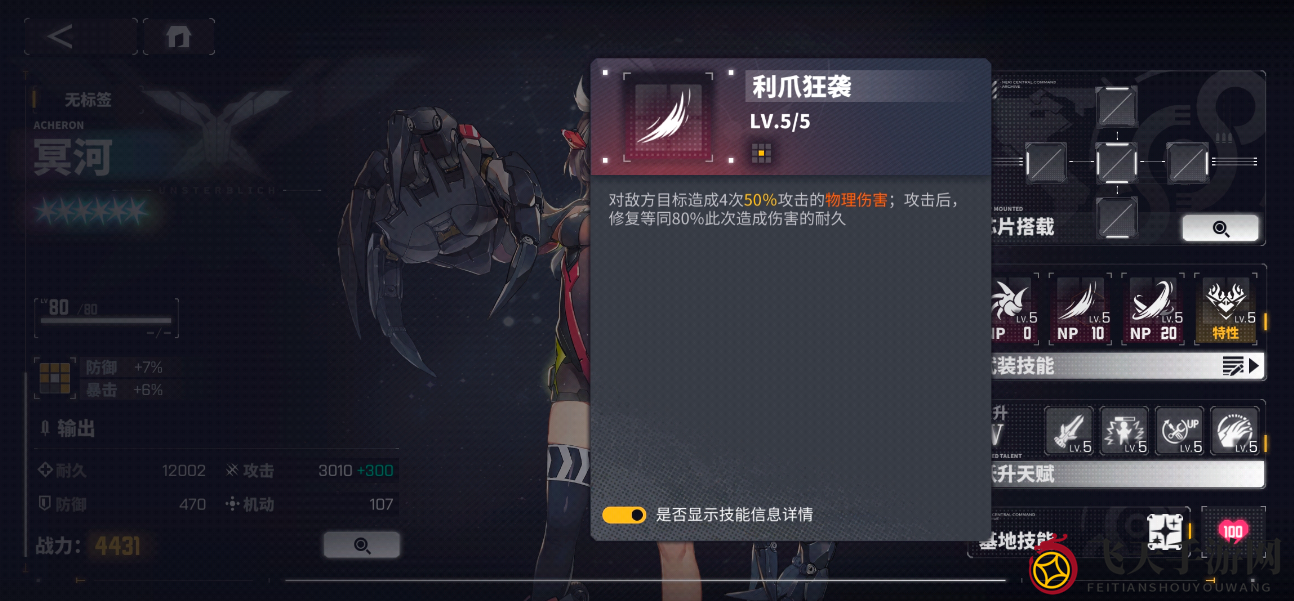1294x601 pixels.
Task: Select the center chip slot
Action: click(x=1116, y=161)
